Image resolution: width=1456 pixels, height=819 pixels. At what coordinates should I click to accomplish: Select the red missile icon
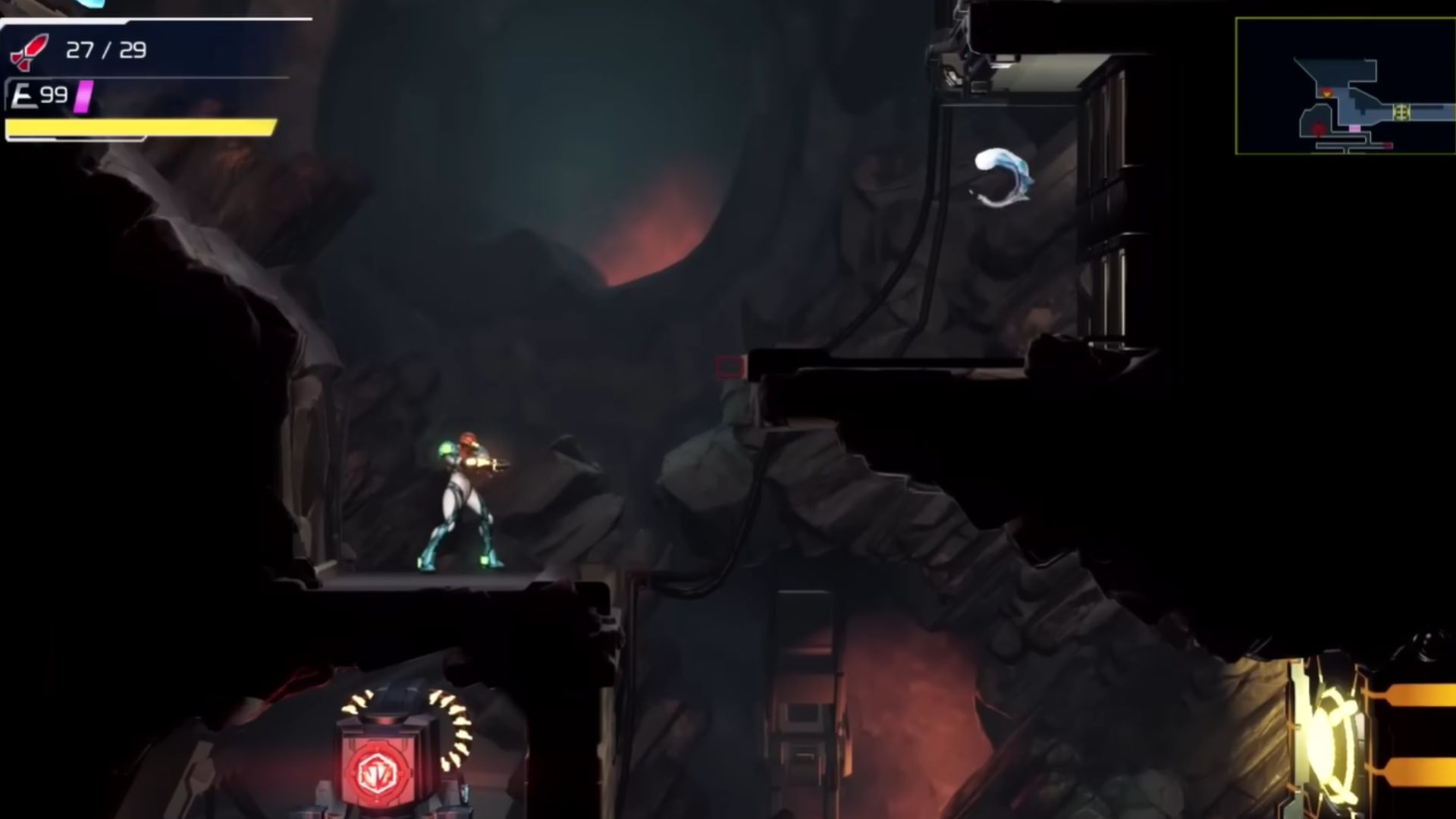28,52
